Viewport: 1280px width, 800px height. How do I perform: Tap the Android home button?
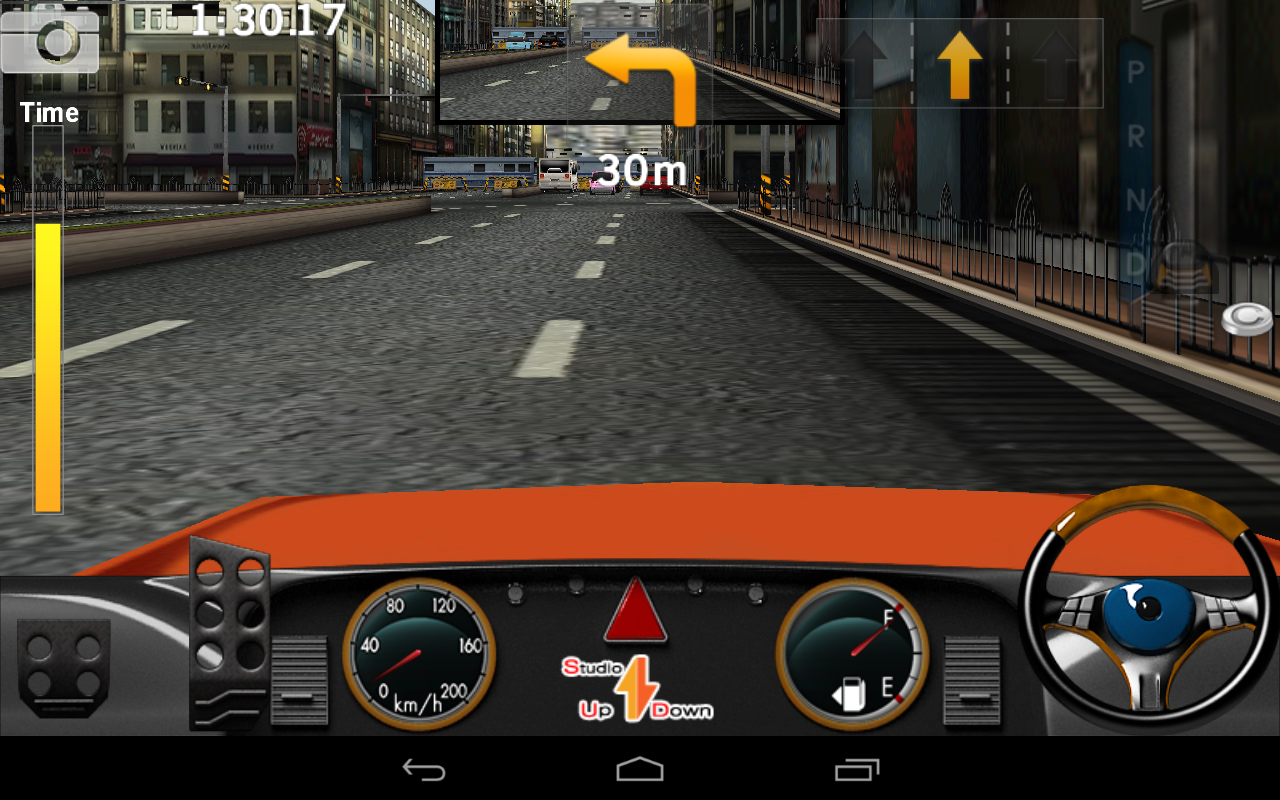coord(640,769)
